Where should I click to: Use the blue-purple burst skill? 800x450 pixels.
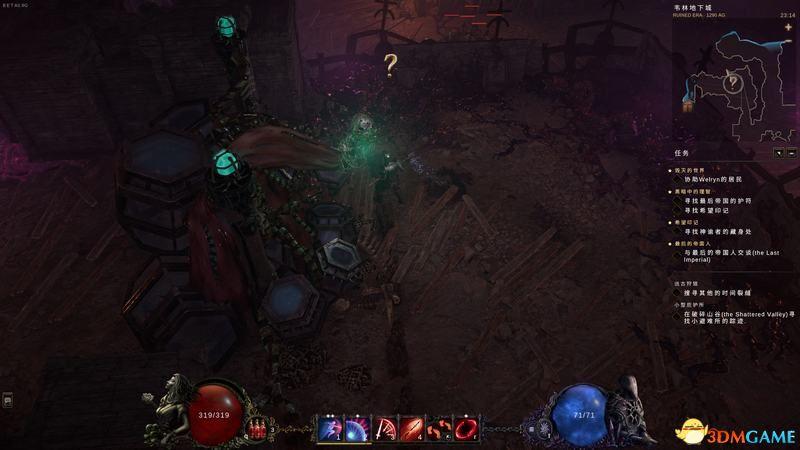(x=356, y=429)
